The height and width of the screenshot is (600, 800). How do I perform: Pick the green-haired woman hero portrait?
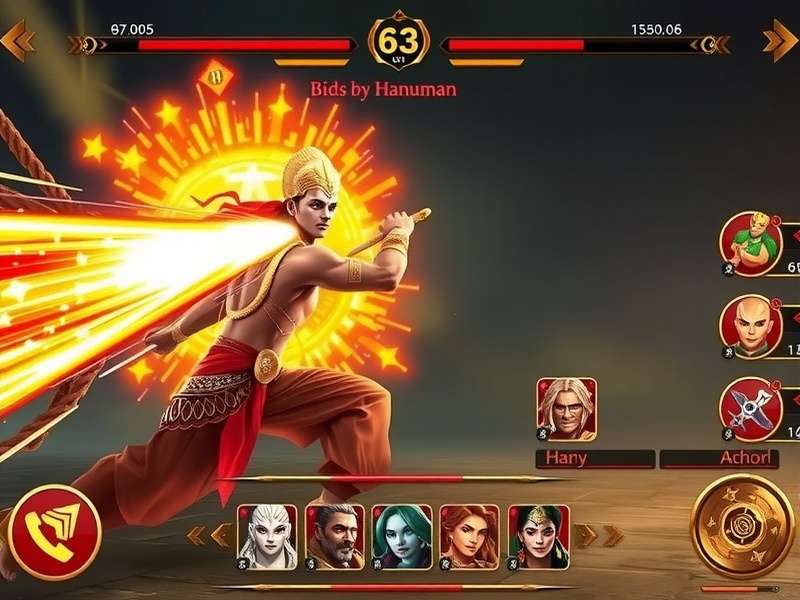[402, 536]
